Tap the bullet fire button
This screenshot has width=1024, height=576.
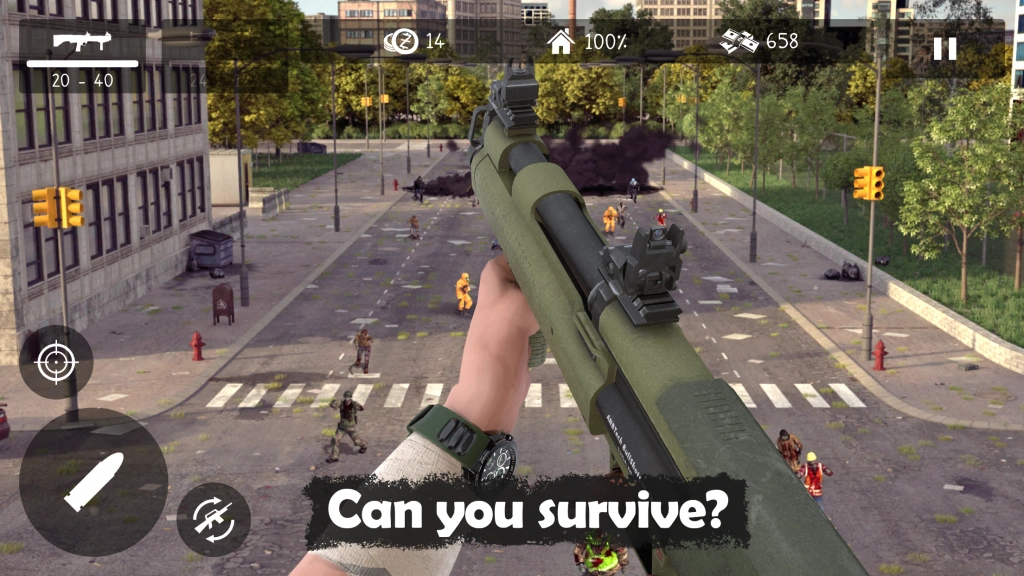coord(93,481)
